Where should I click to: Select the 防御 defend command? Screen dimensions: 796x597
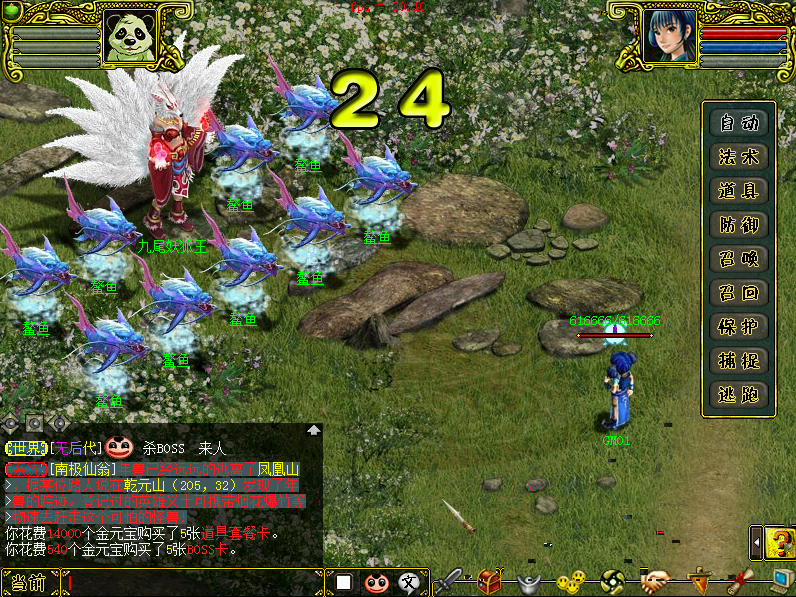(x=739, y=225)
